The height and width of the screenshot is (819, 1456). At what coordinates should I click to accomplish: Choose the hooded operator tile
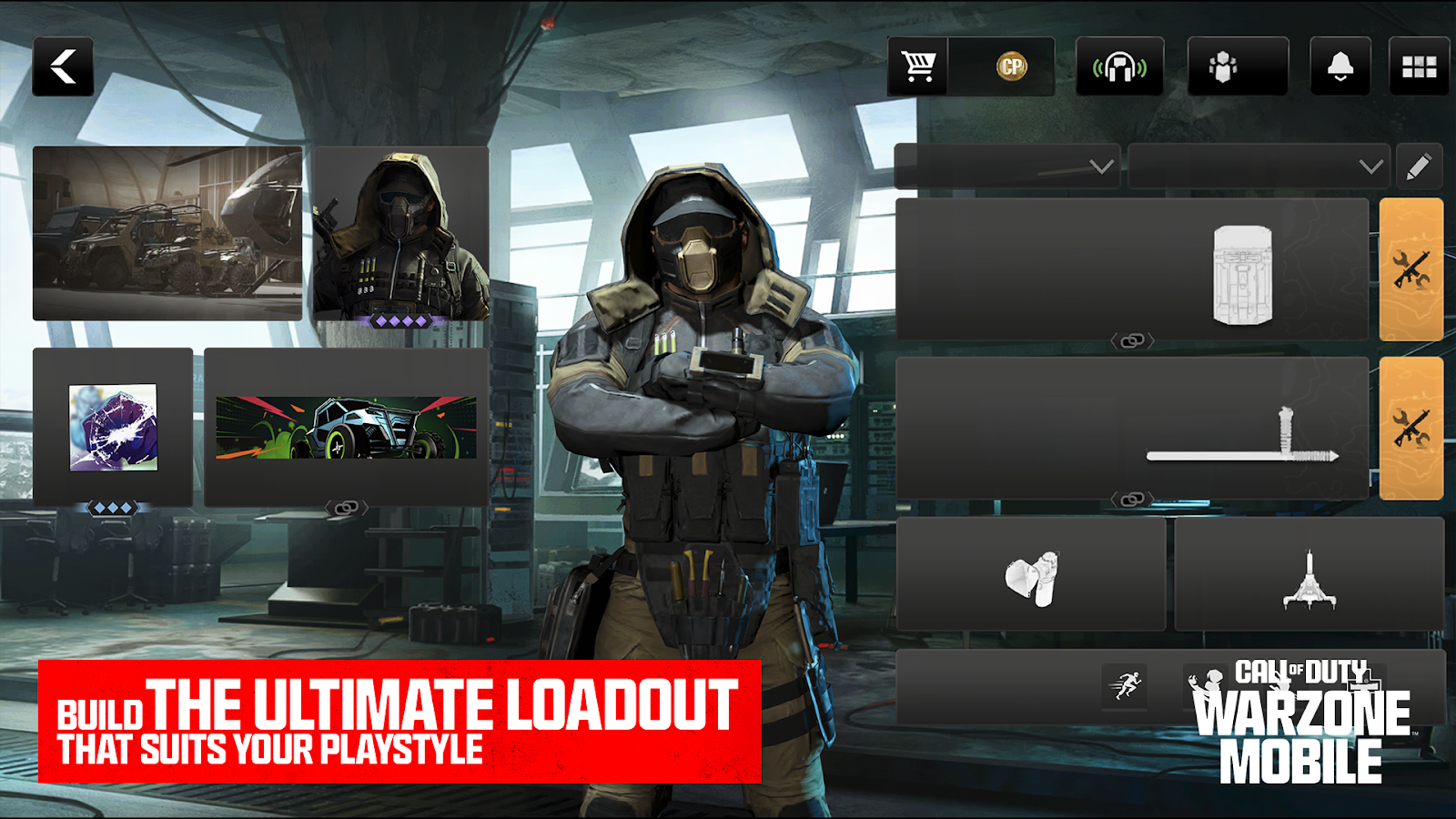400,233
